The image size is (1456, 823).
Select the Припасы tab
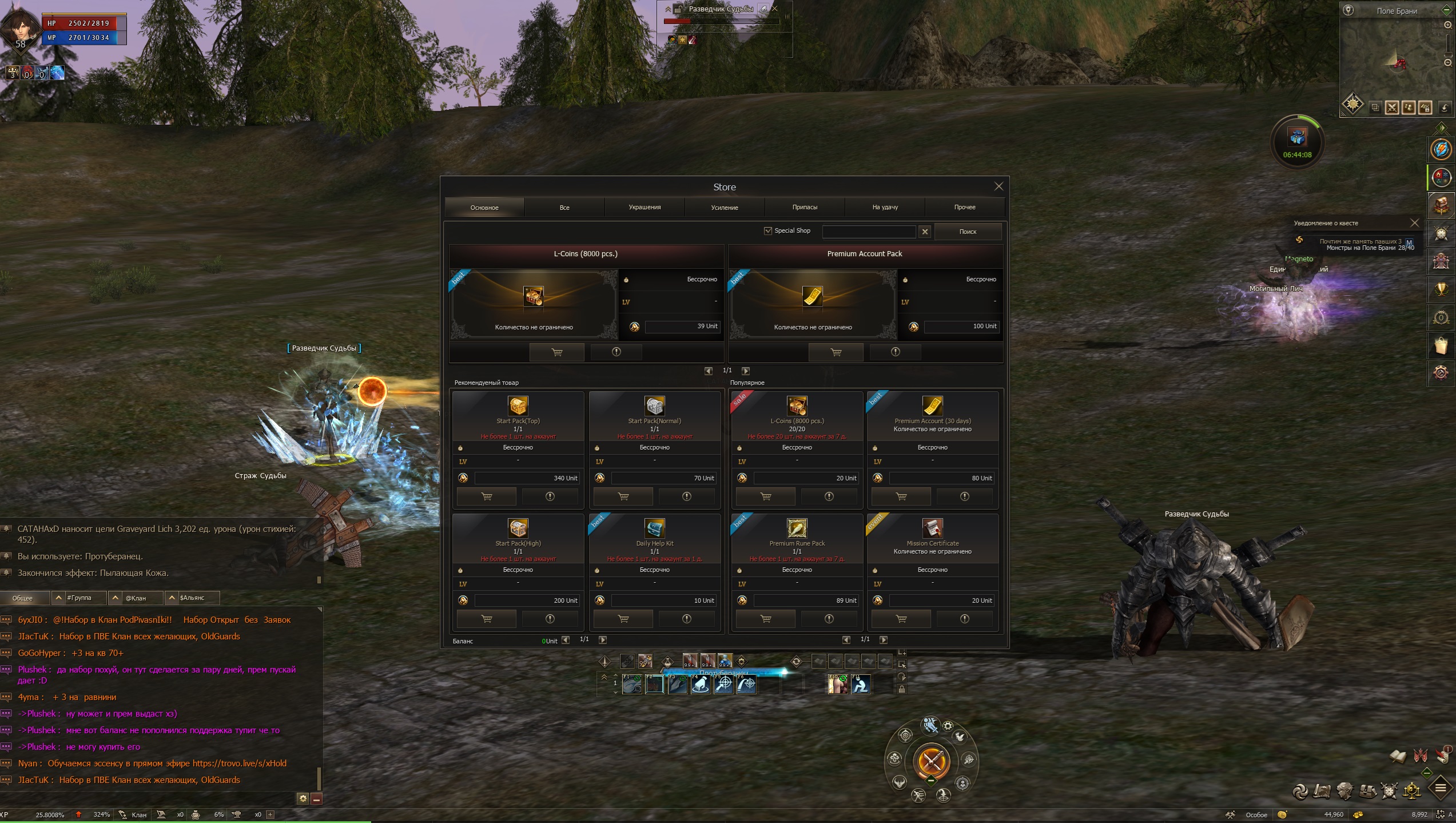[805, 207]
